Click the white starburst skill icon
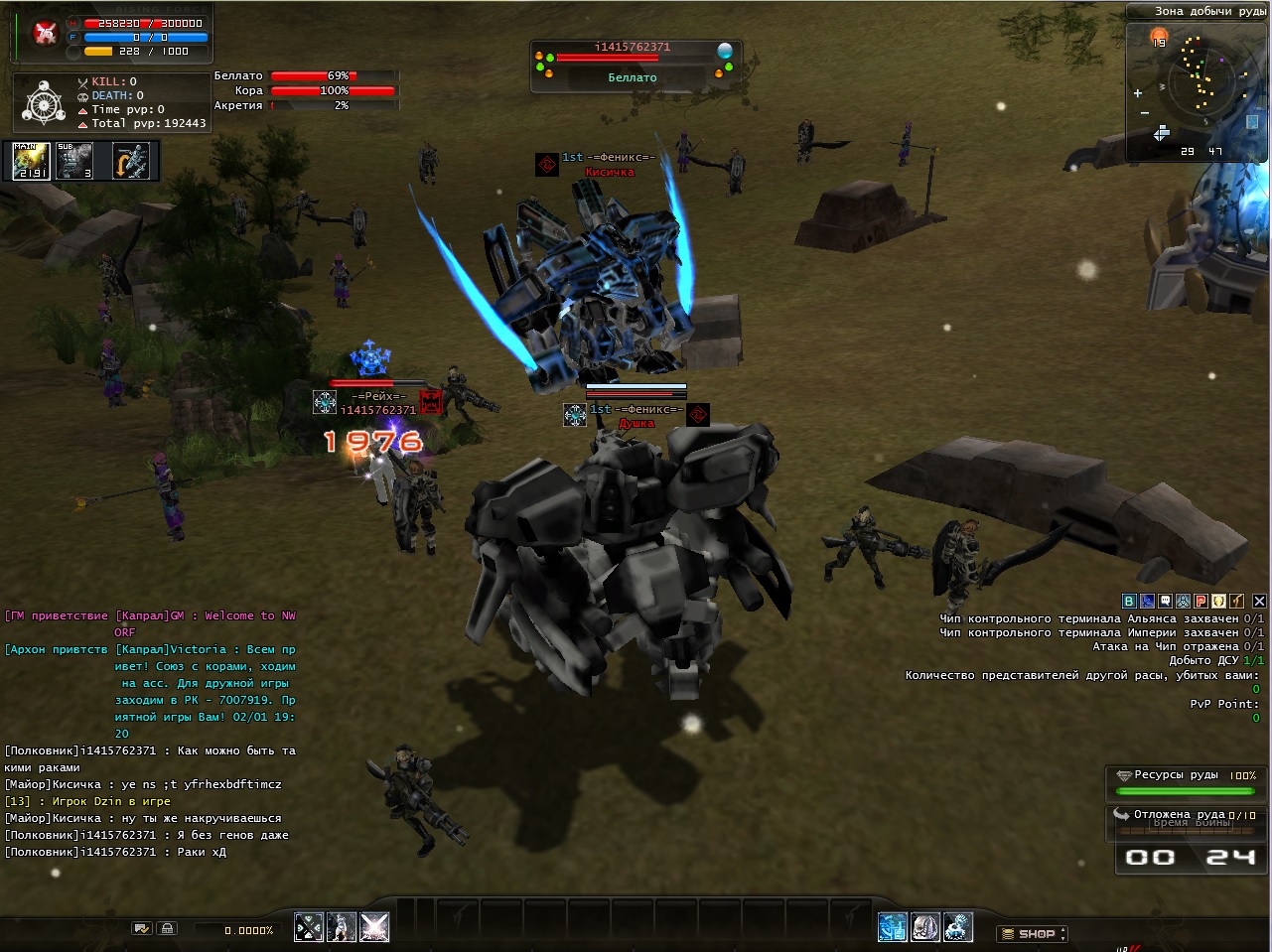 (374, 927)
